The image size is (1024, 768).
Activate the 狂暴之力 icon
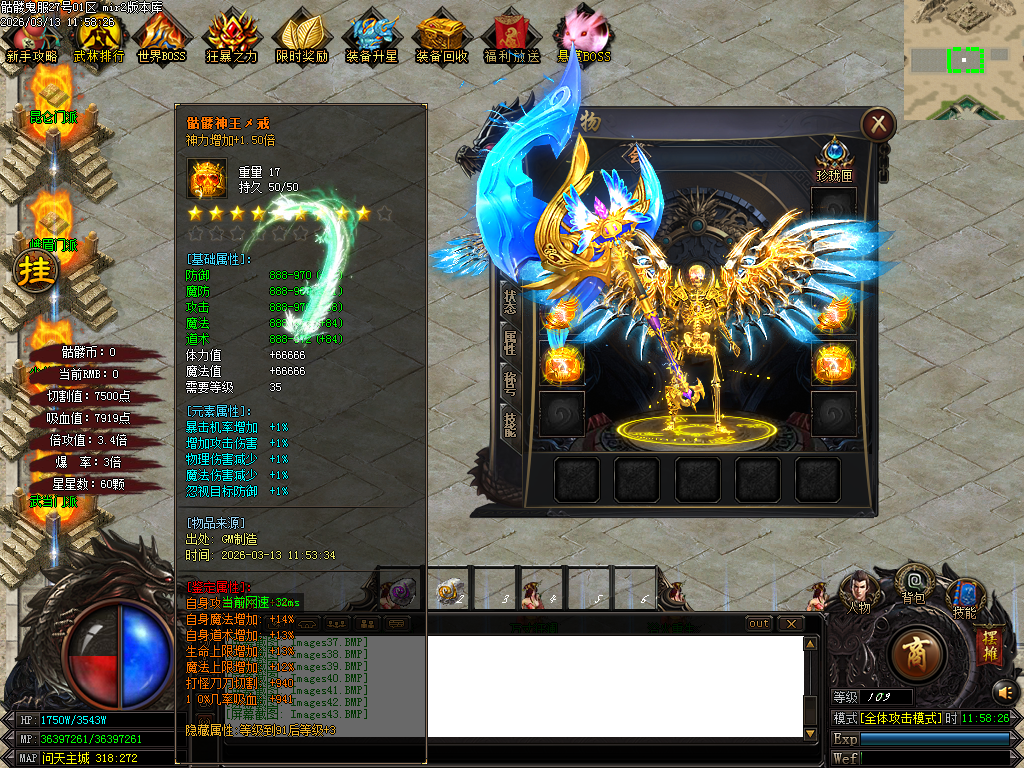[231, 40]
